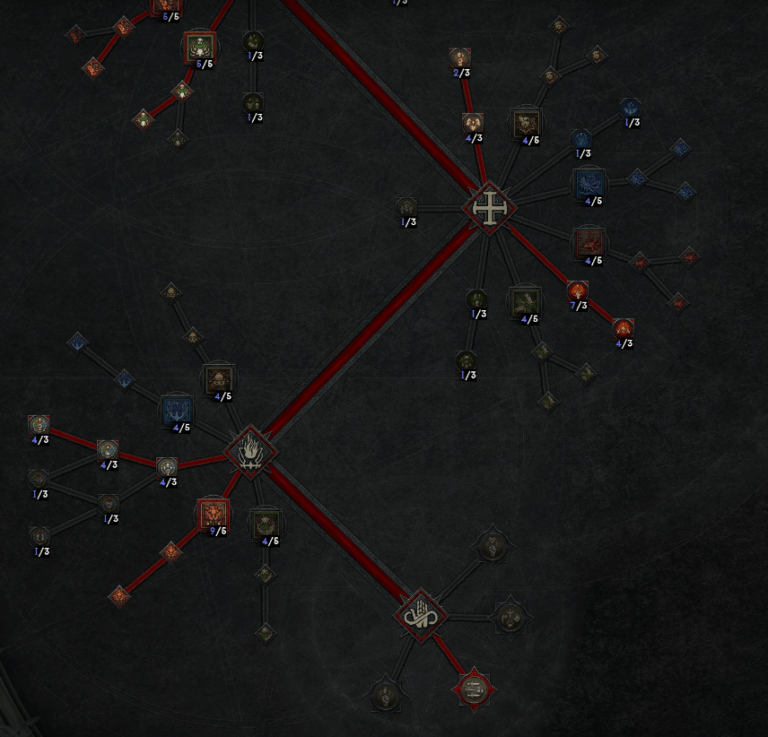Choose the red square node below the hand hub
768x737 pixels.
click(473, 687)
